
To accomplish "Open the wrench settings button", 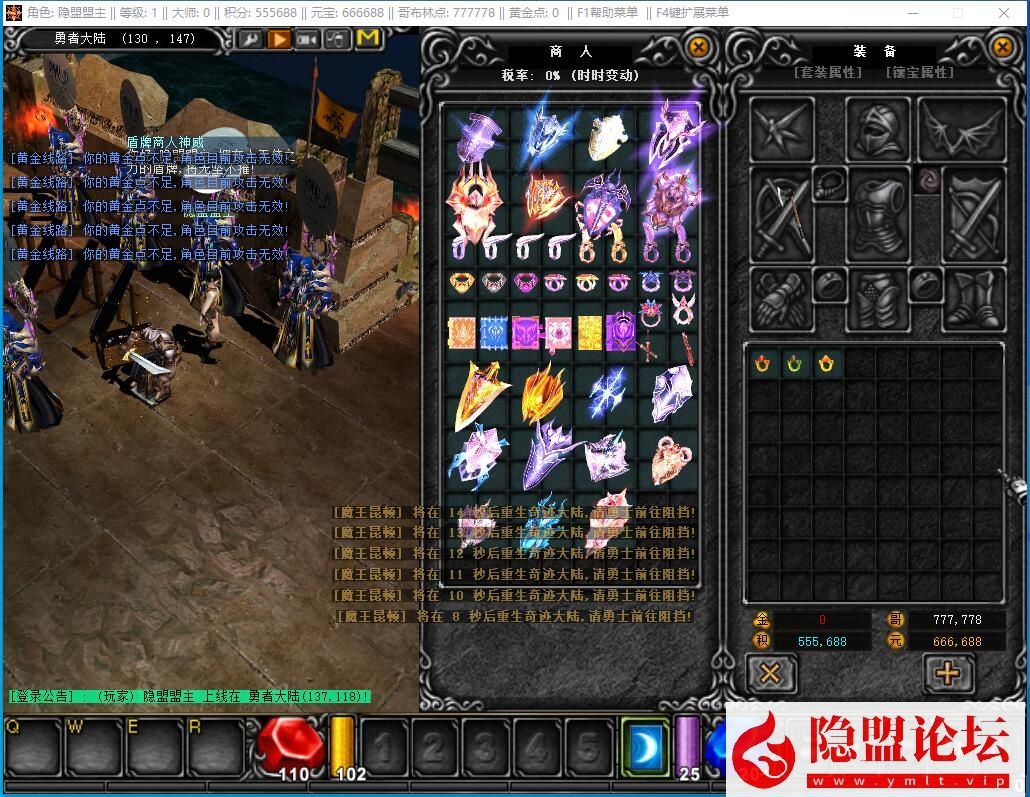I will pos(249,39).
